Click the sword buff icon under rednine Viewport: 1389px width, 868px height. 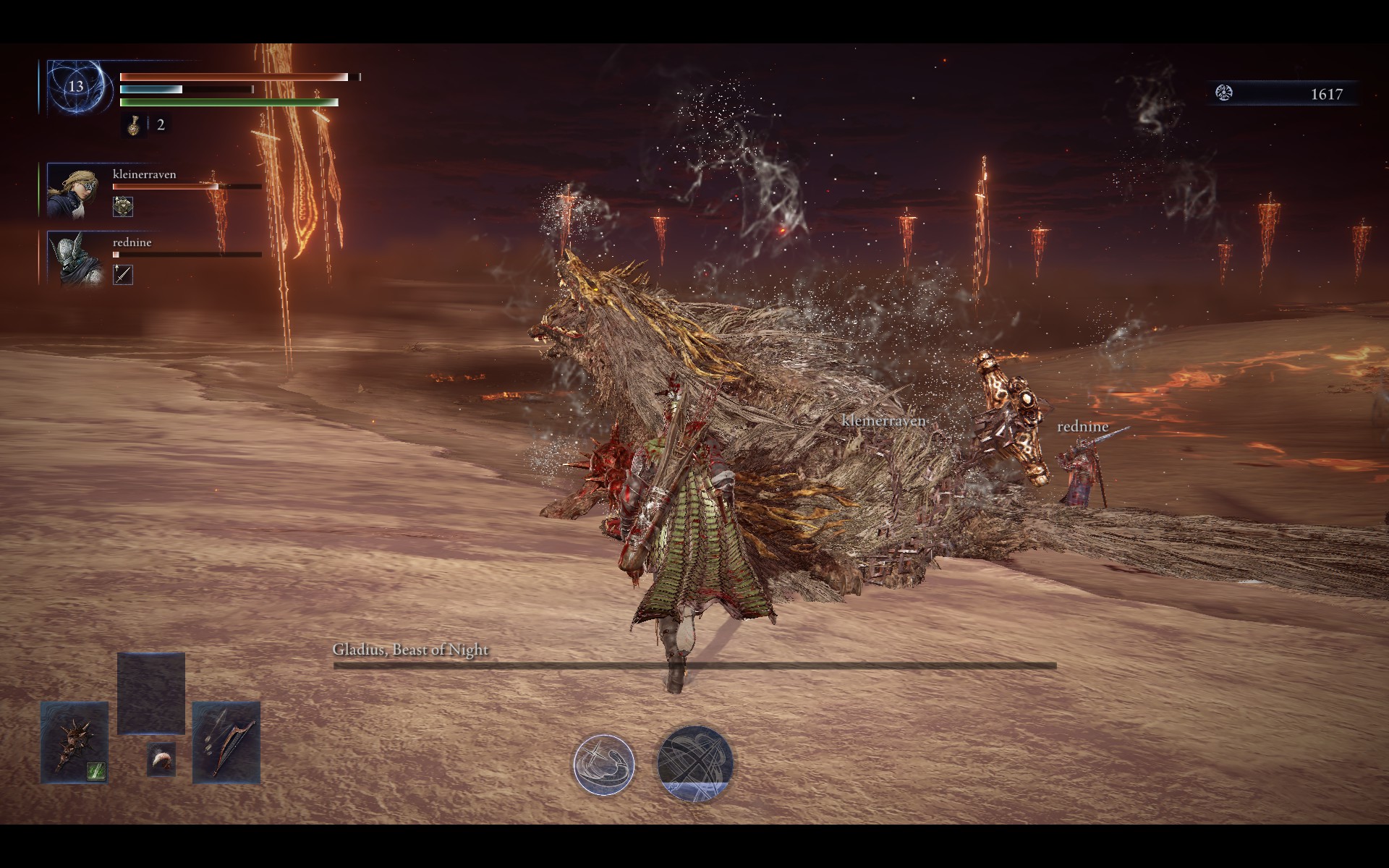point(123,275)
